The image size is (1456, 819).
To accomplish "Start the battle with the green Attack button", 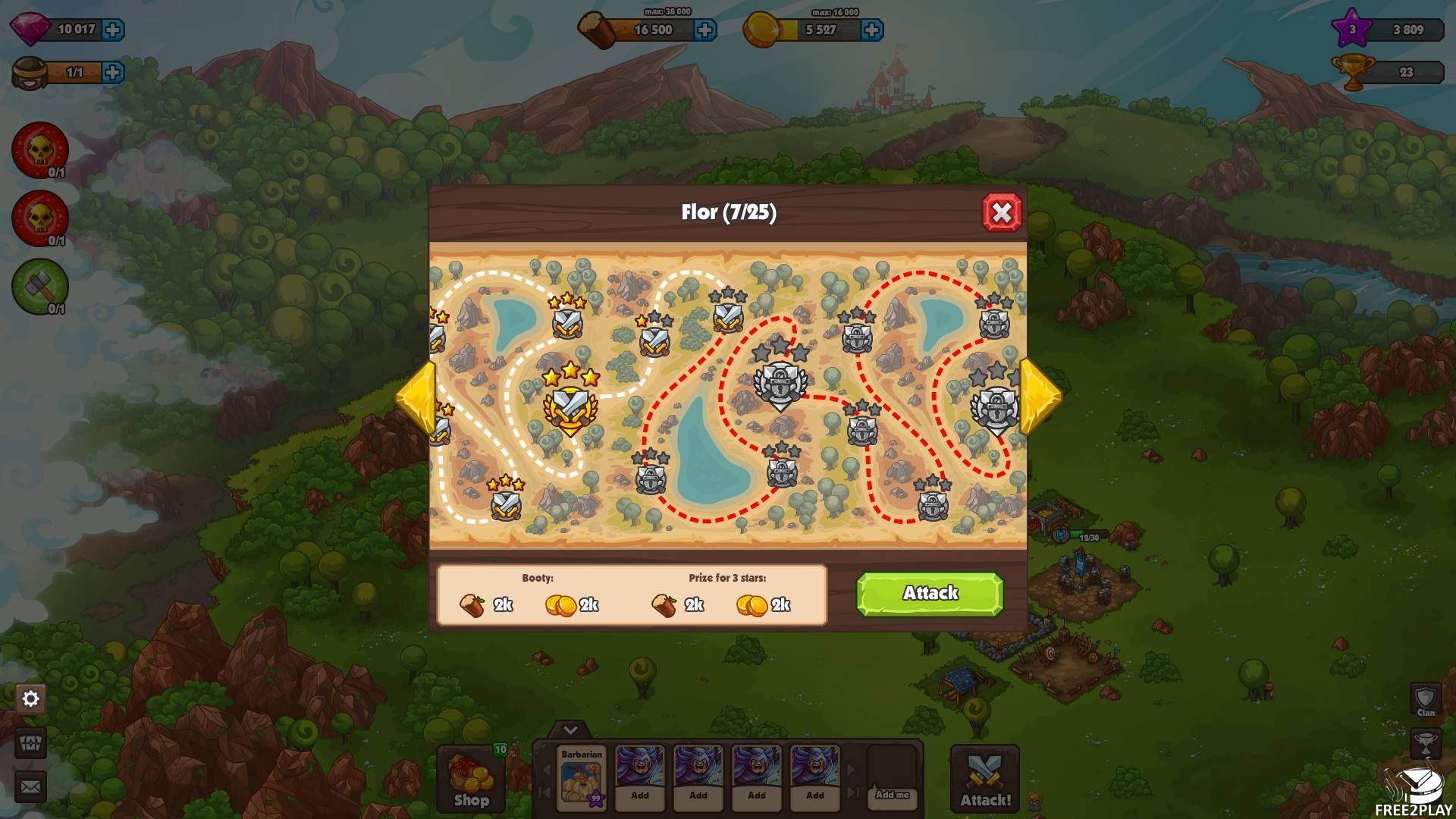I will pos(930,594).
